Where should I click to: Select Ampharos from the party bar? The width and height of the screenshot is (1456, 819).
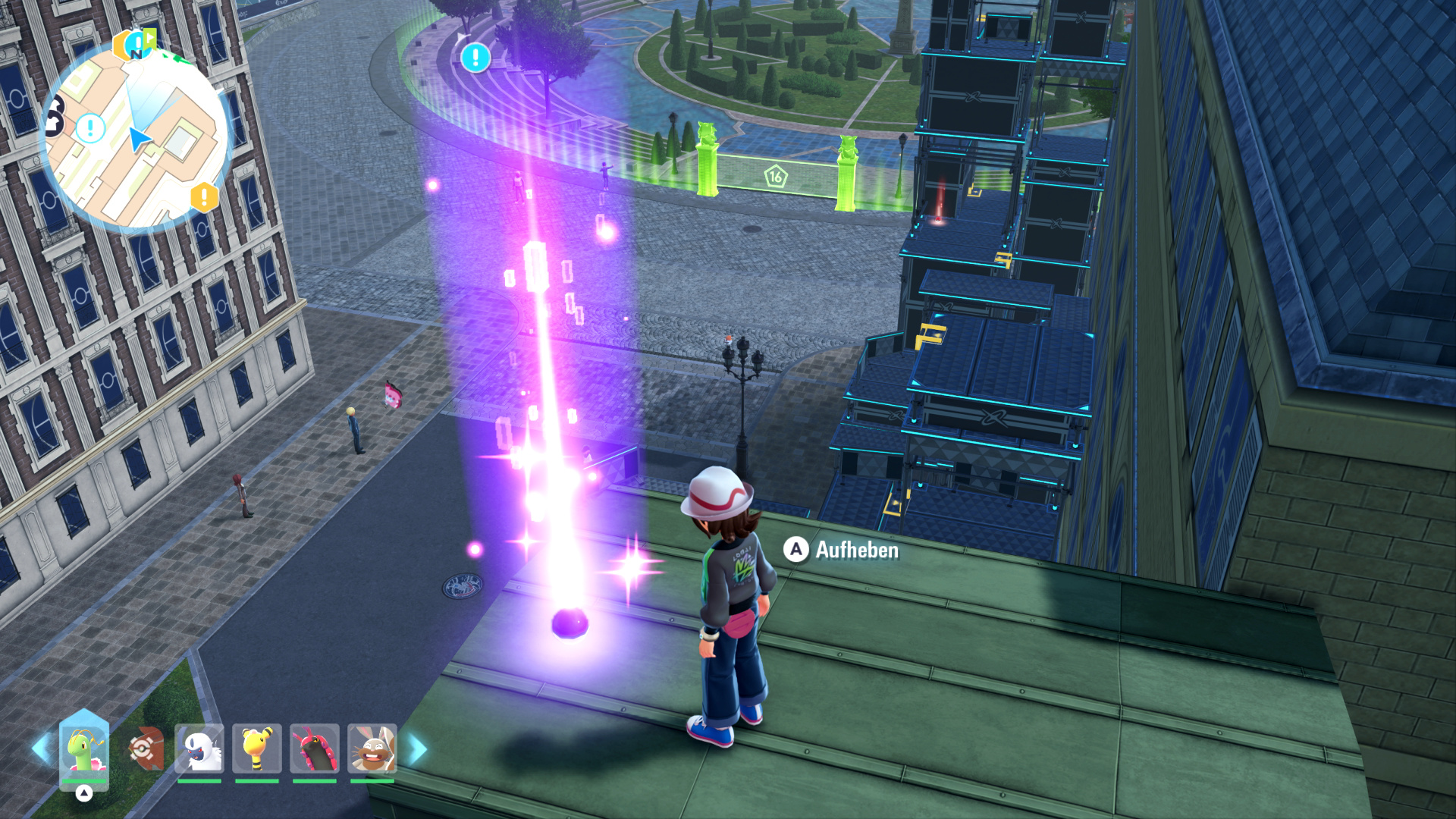coord(257,749)
